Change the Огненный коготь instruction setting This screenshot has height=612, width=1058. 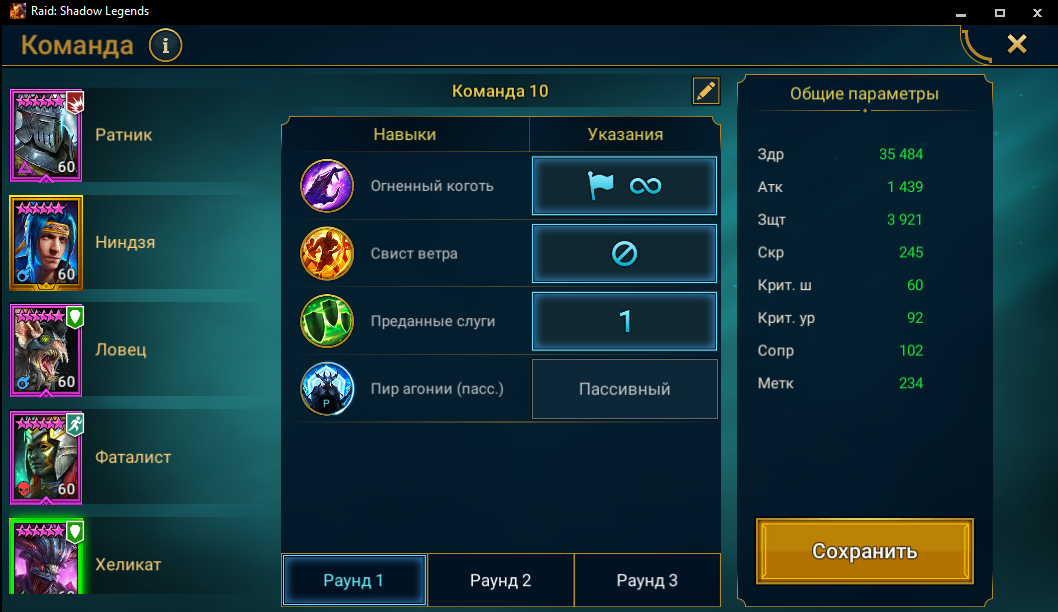click(624, 186)
